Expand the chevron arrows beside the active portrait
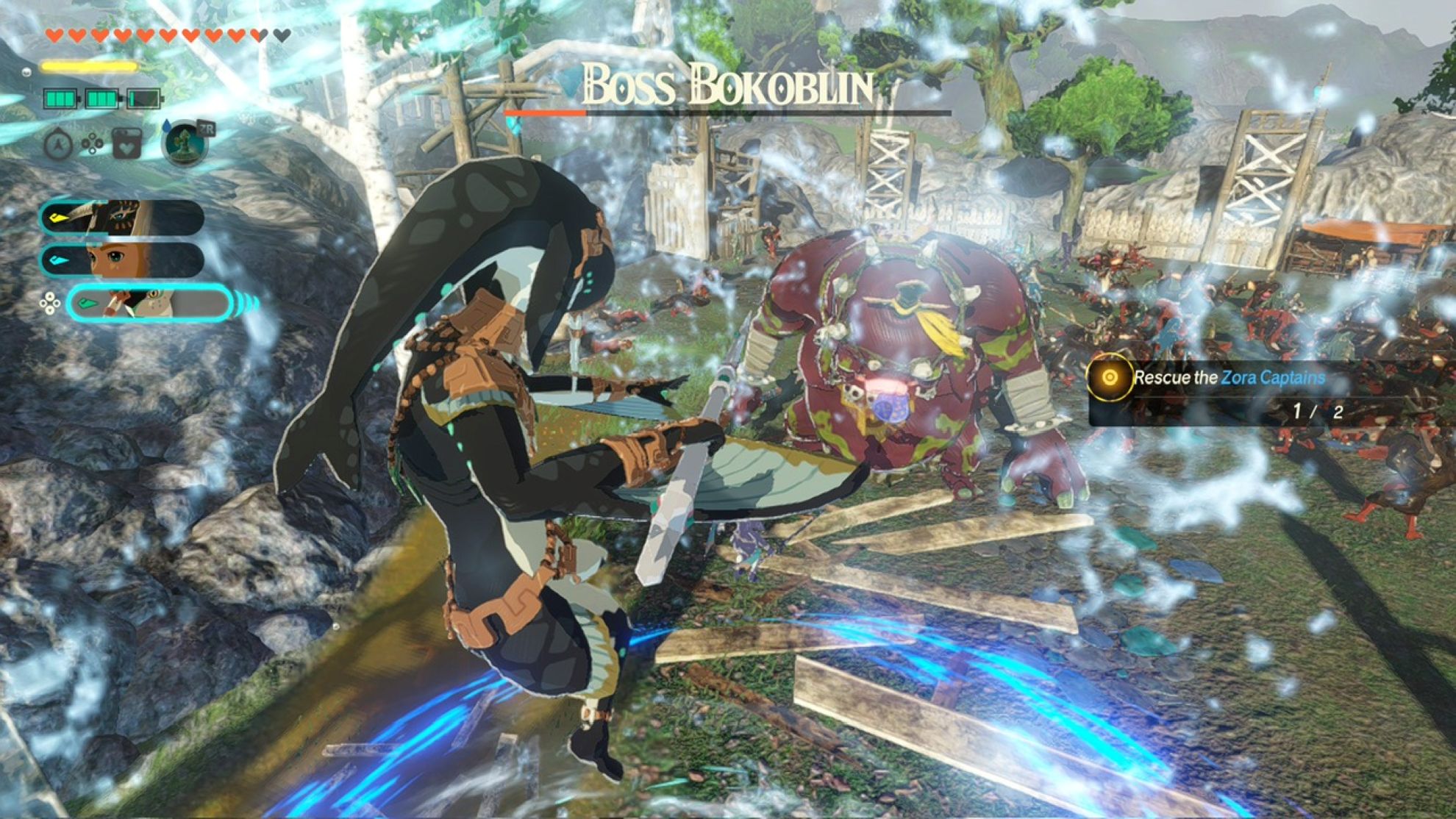The height and width of the screenshot is (819, 1456). [x=246, y=302]
